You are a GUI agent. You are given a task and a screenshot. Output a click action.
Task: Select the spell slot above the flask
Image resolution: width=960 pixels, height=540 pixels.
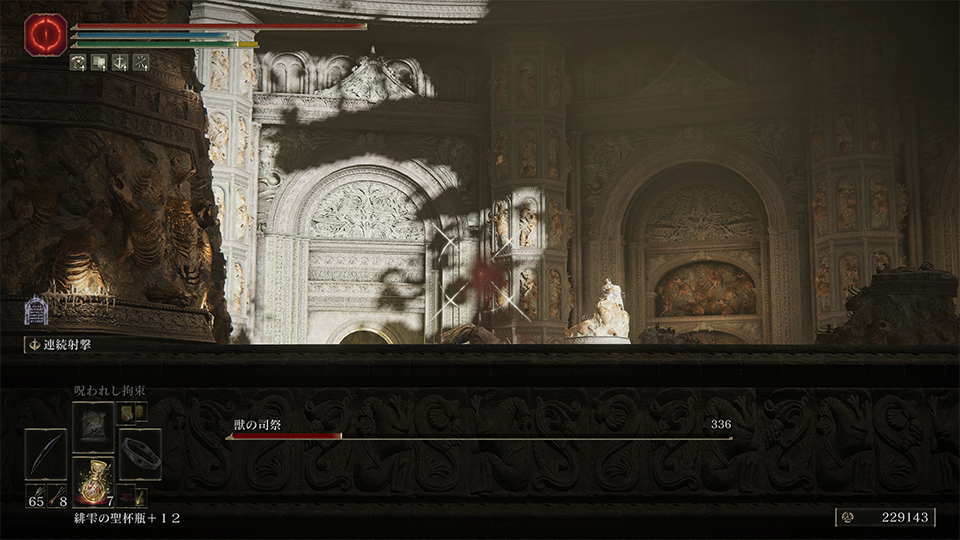[93, 425]
